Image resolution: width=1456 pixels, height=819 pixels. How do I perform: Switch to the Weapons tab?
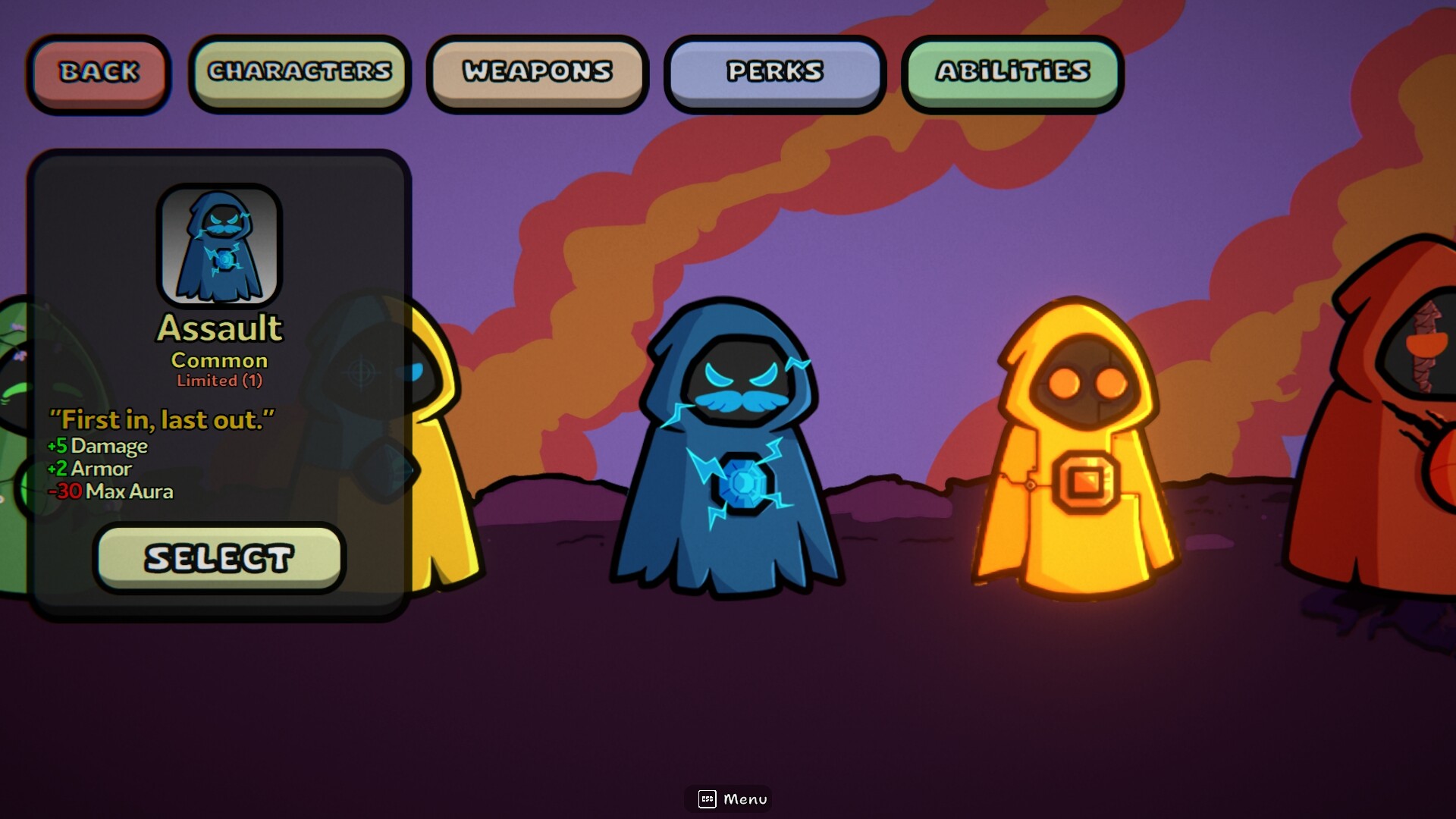pos(537,72)
